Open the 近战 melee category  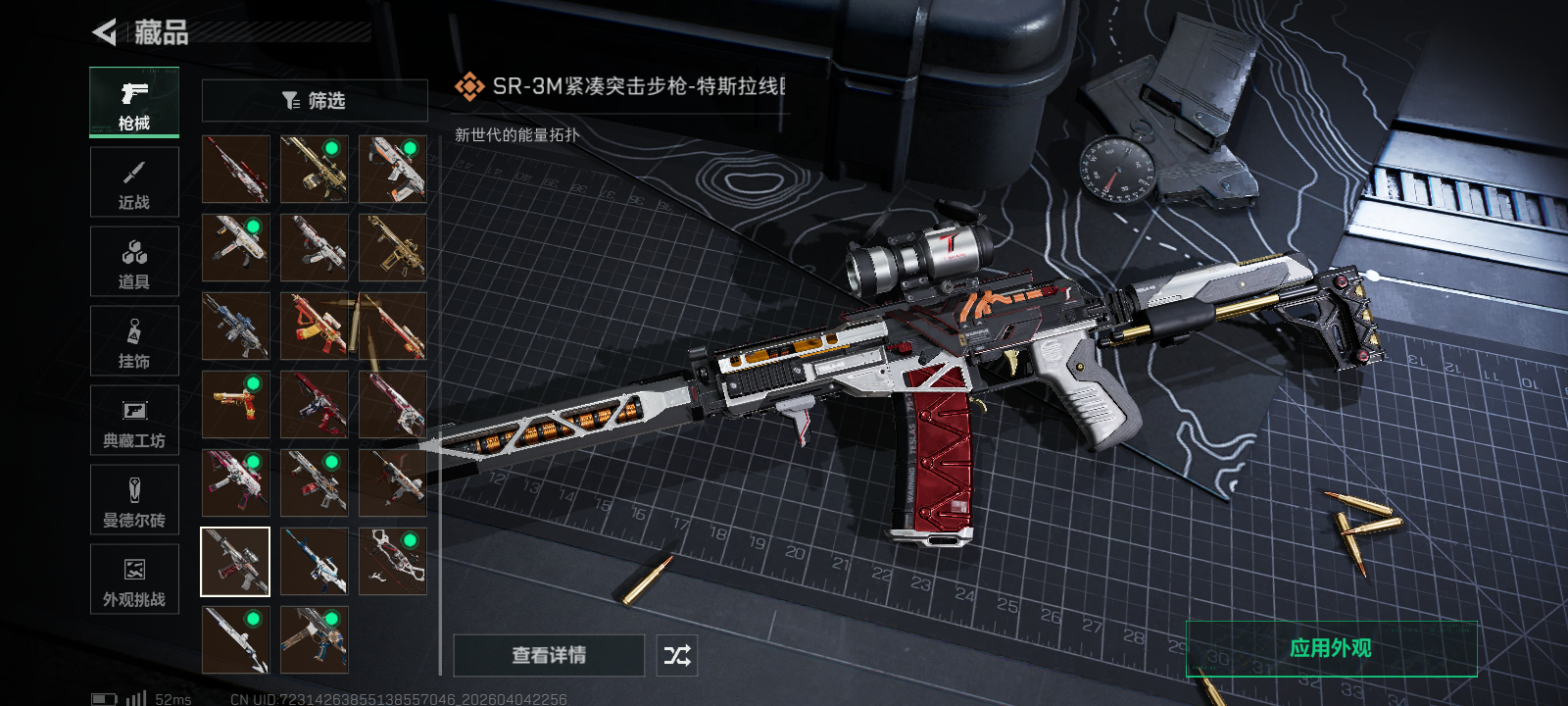134,182
